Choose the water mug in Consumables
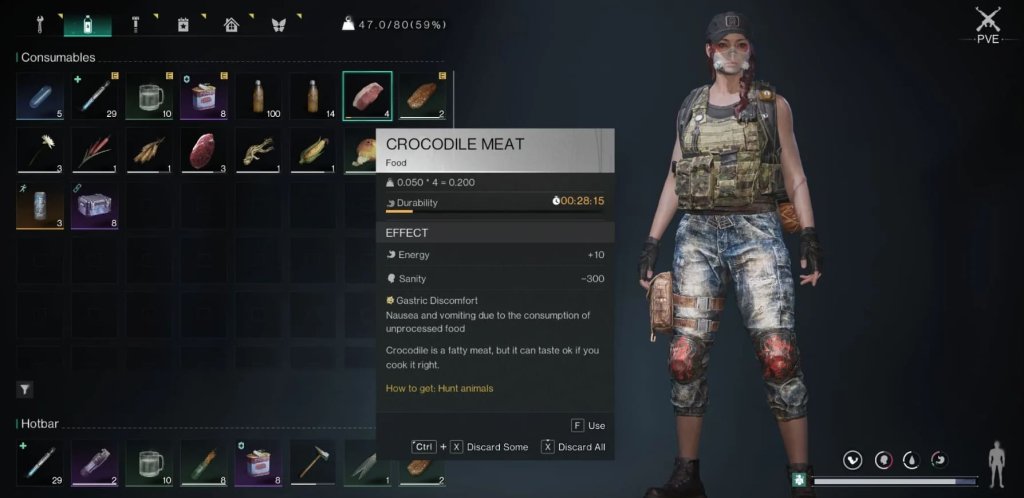1024x498 pixels. pos(150,96)
